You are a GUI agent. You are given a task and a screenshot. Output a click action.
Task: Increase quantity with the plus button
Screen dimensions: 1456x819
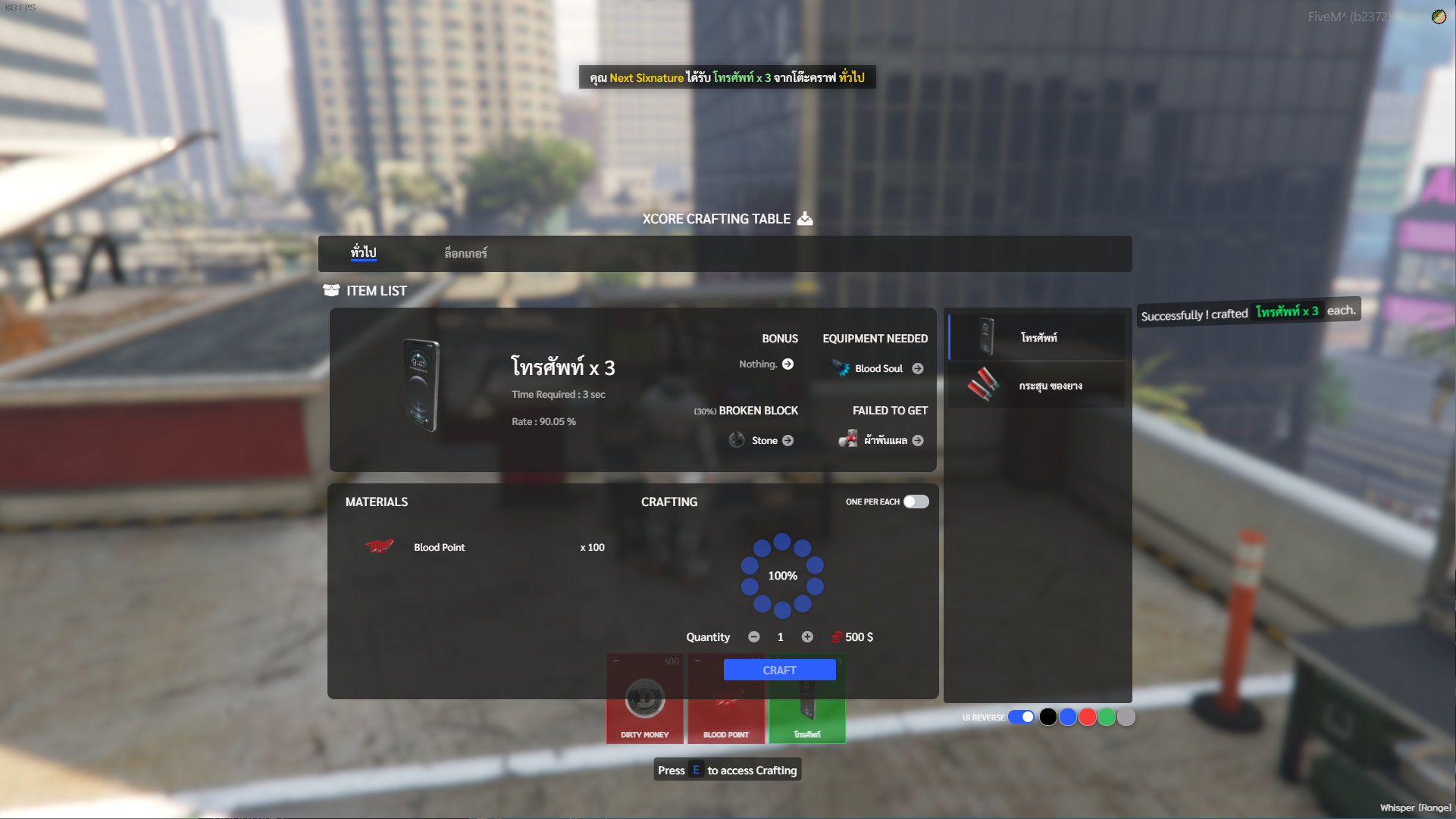[x=807, y=637]
